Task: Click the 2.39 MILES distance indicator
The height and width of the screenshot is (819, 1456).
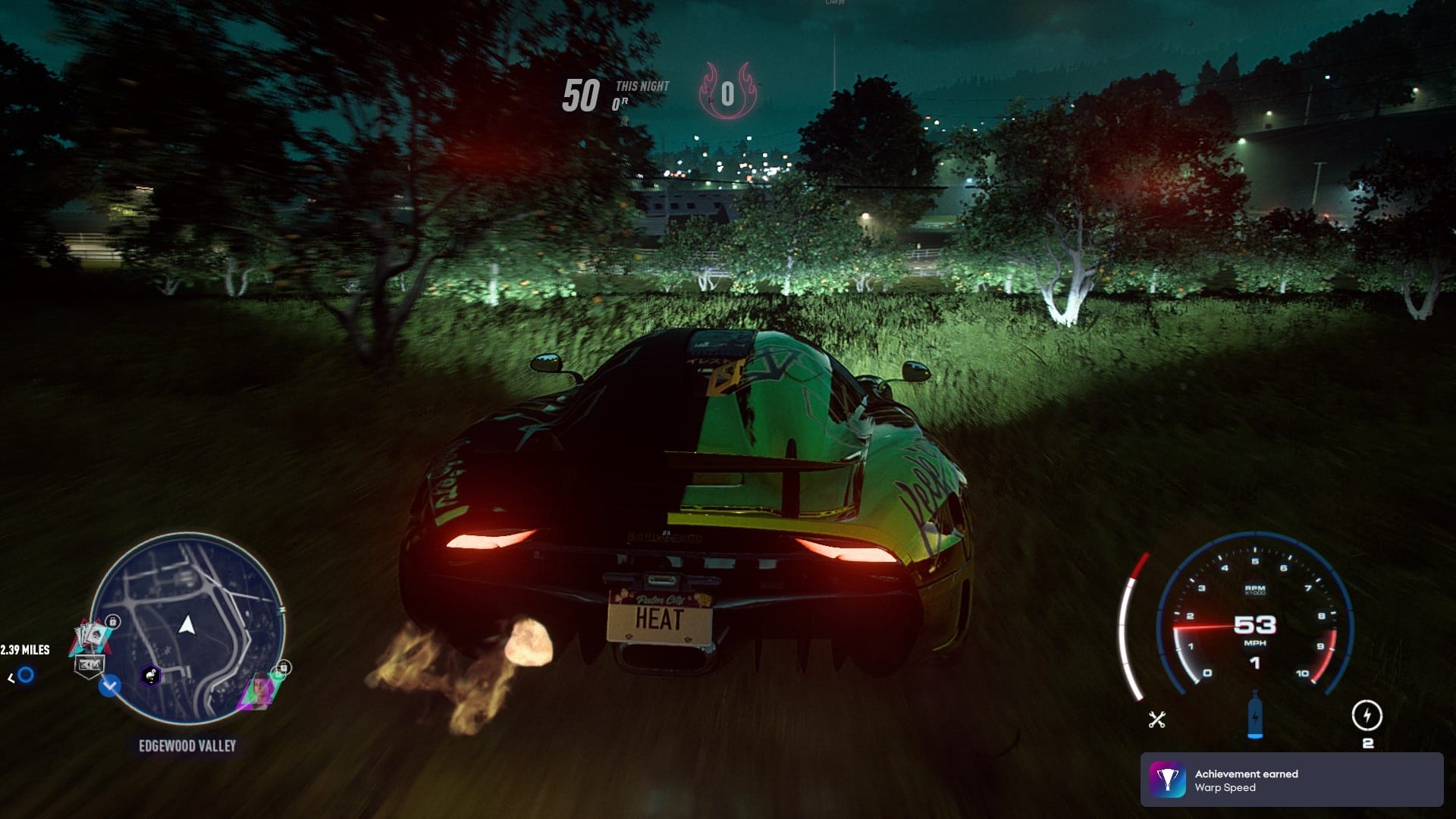Action: (24, 650)
